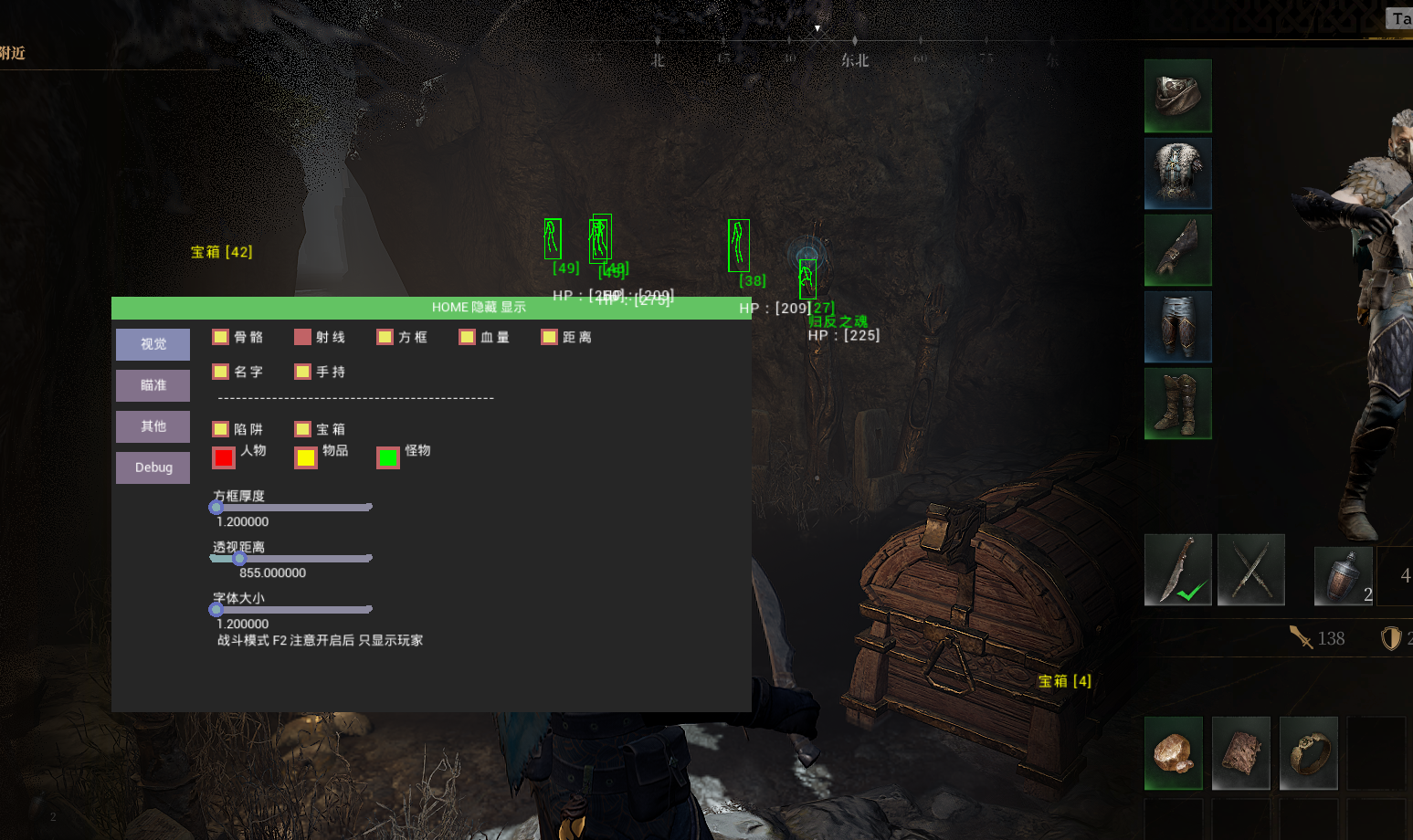This screenshot has width=1413, height=840.
Task: Toggle the 射线 checkbox
Action: pyautogui.click(x=302, y=337)
